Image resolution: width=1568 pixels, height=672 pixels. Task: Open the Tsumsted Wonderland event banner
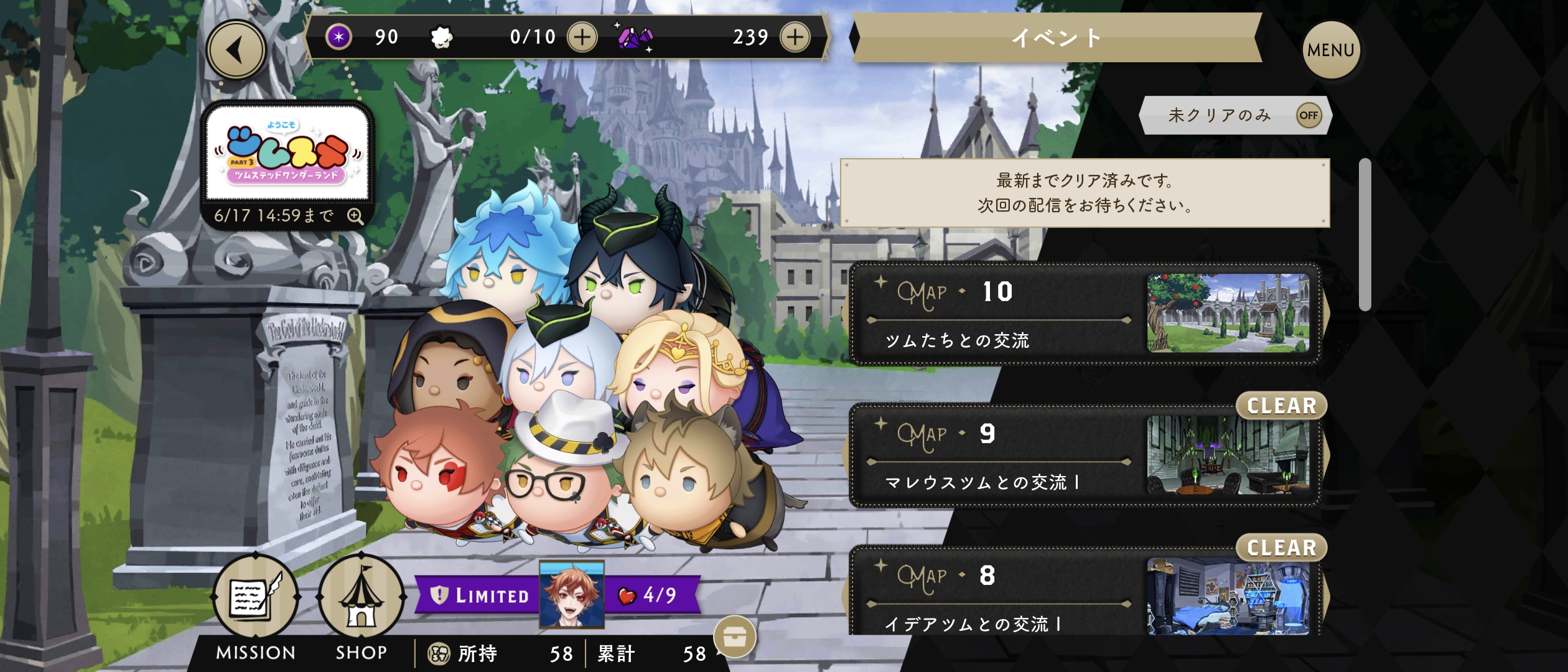287,154
